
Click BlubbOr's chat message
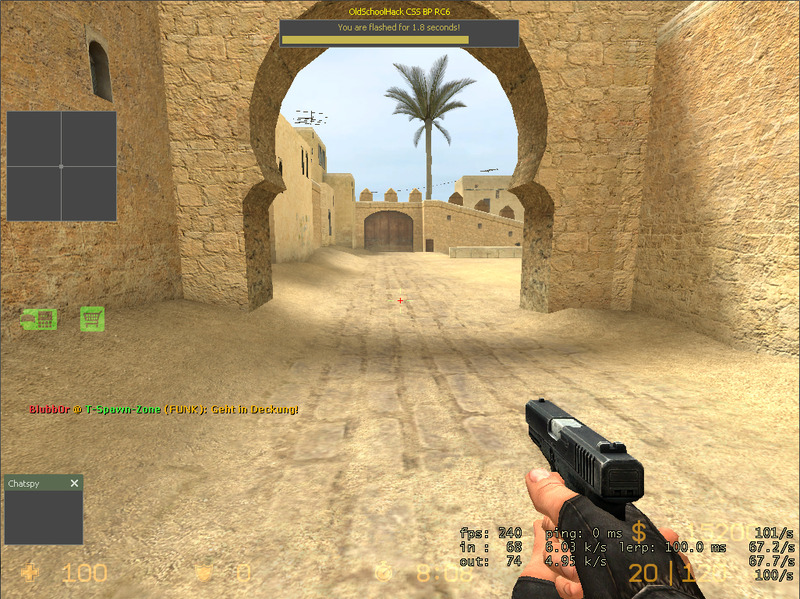(164, 410)
